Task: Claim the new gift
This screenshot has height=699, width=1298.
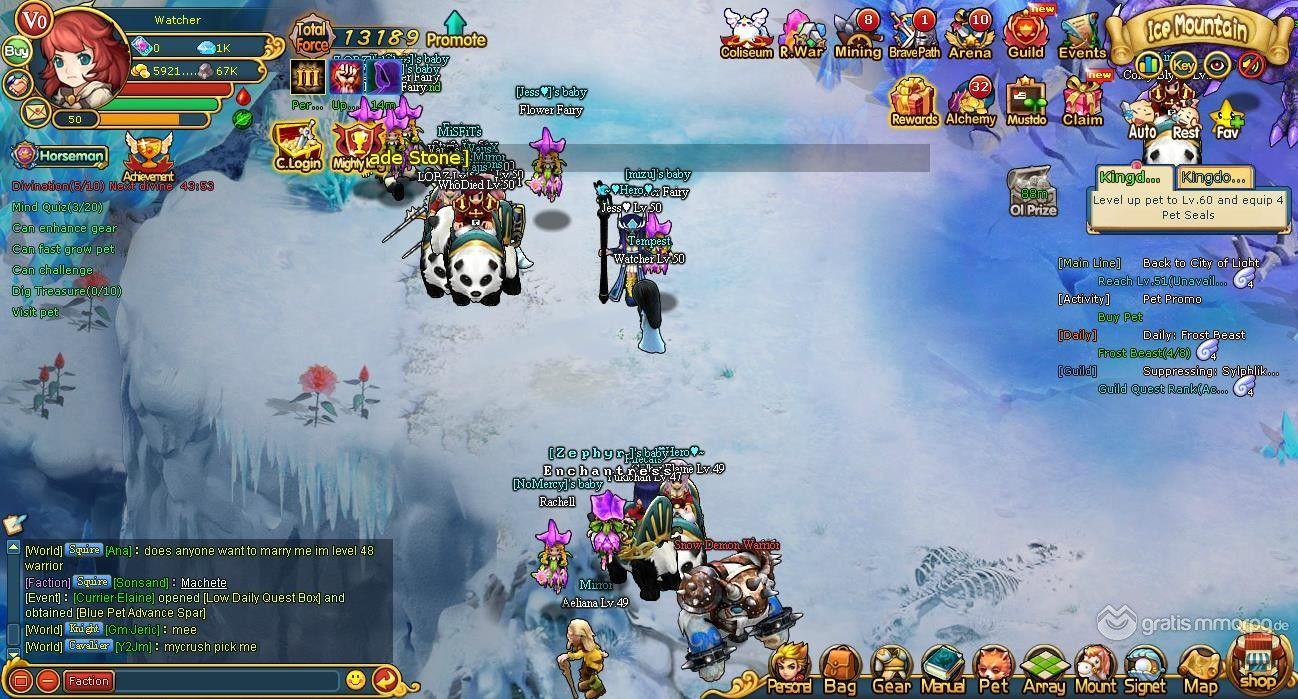Action: coord(1082,101)
